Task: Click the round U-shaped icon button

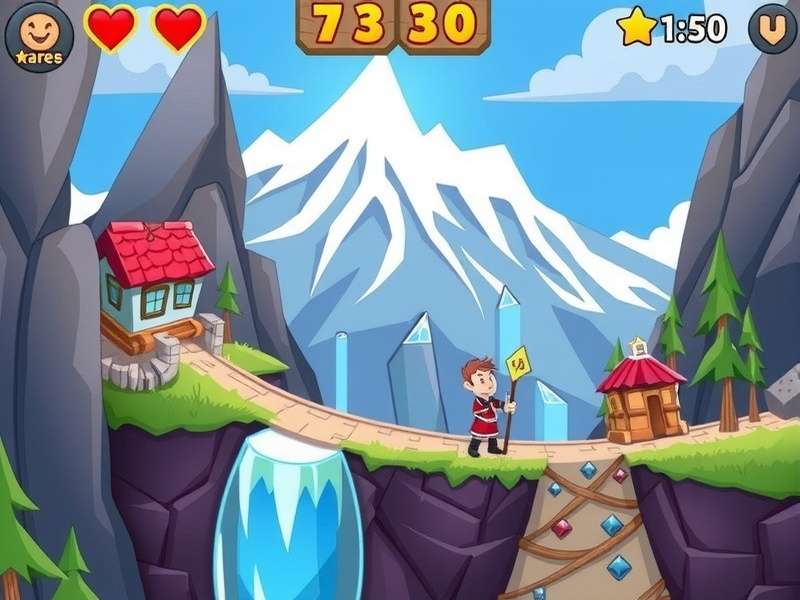Action: tap(772, 29)
